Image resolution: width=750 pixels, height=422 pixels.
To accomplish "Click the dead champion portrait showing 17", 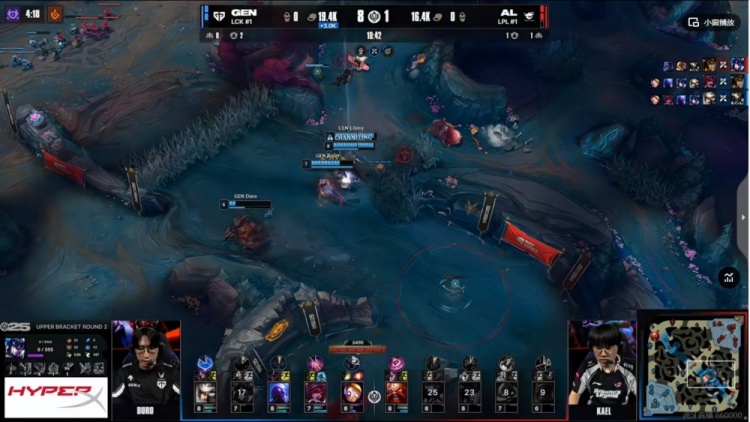I will [x=243, y=392].
